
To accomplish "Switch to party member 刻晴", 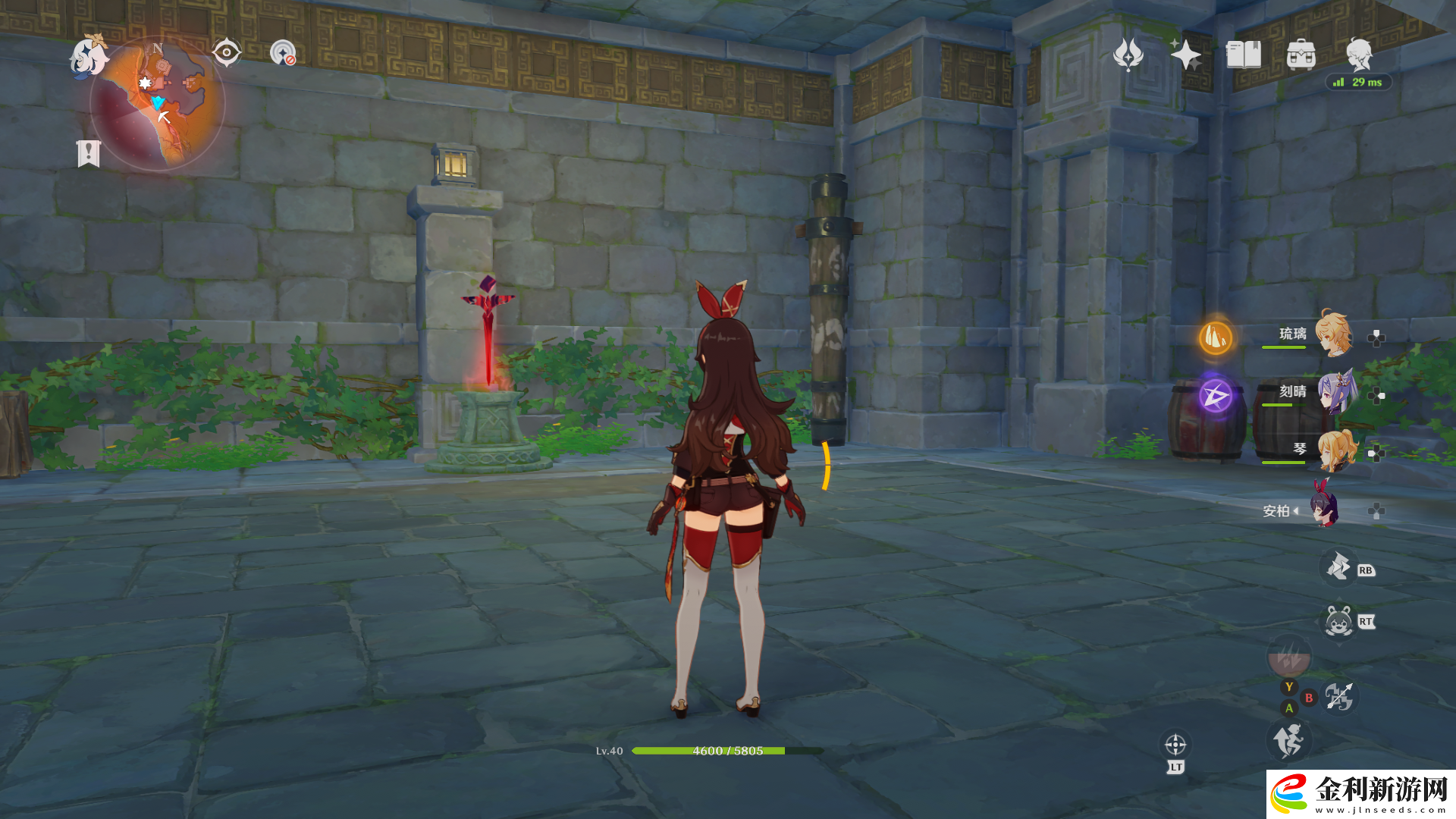I will 1332,392.
